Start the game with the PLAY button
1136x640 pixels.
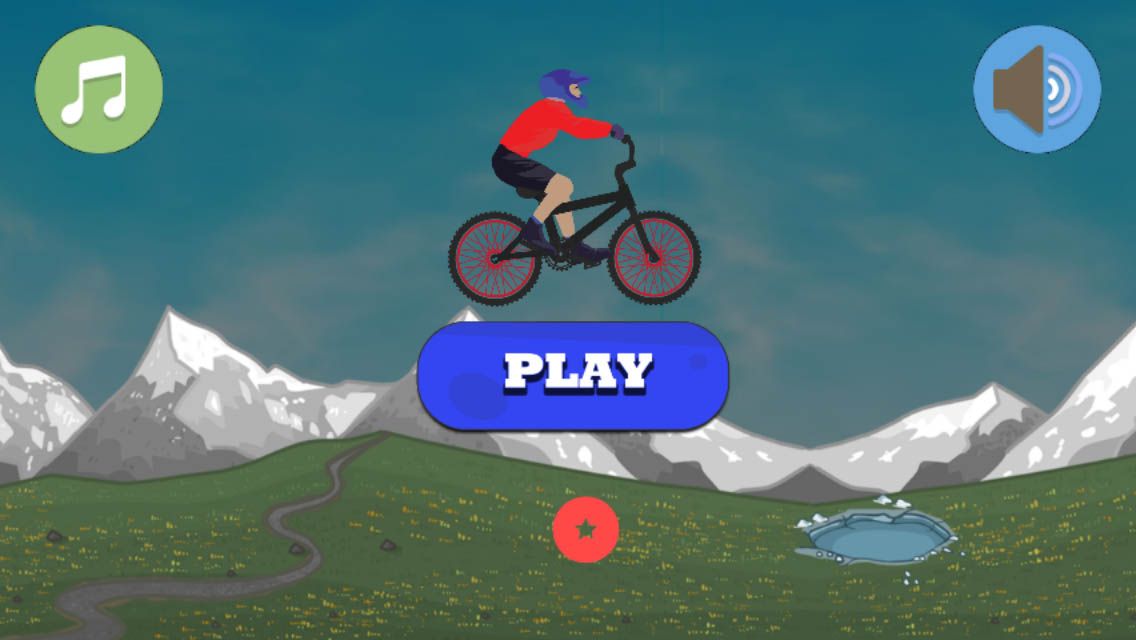tap(573, 375)
